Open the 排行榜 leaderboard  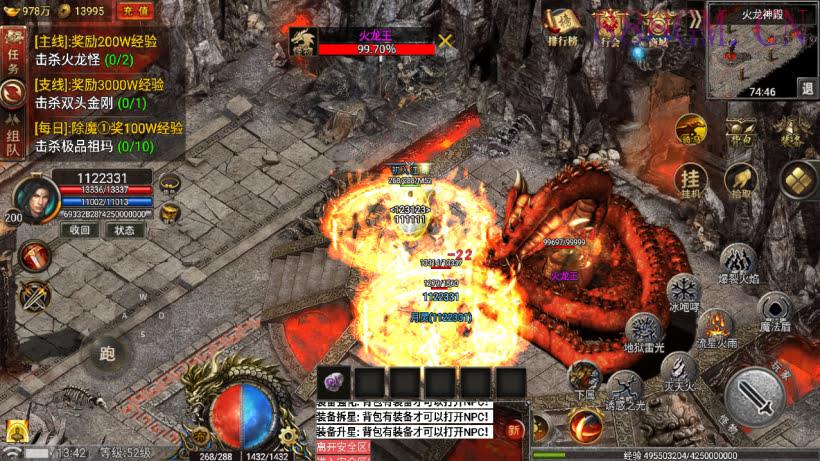[562, 27]
